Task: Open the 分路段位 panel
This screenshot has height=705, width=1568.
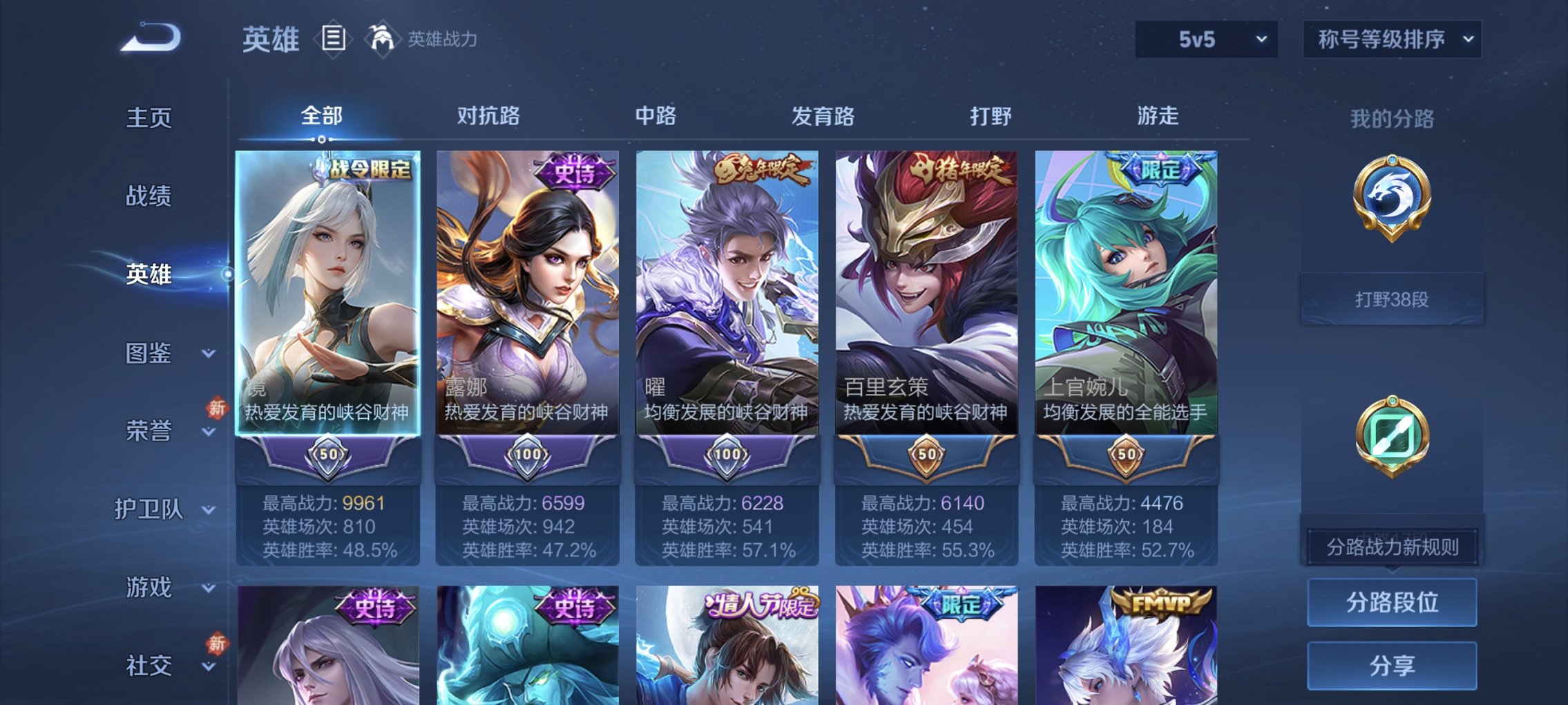Action: coord(1391,603)
